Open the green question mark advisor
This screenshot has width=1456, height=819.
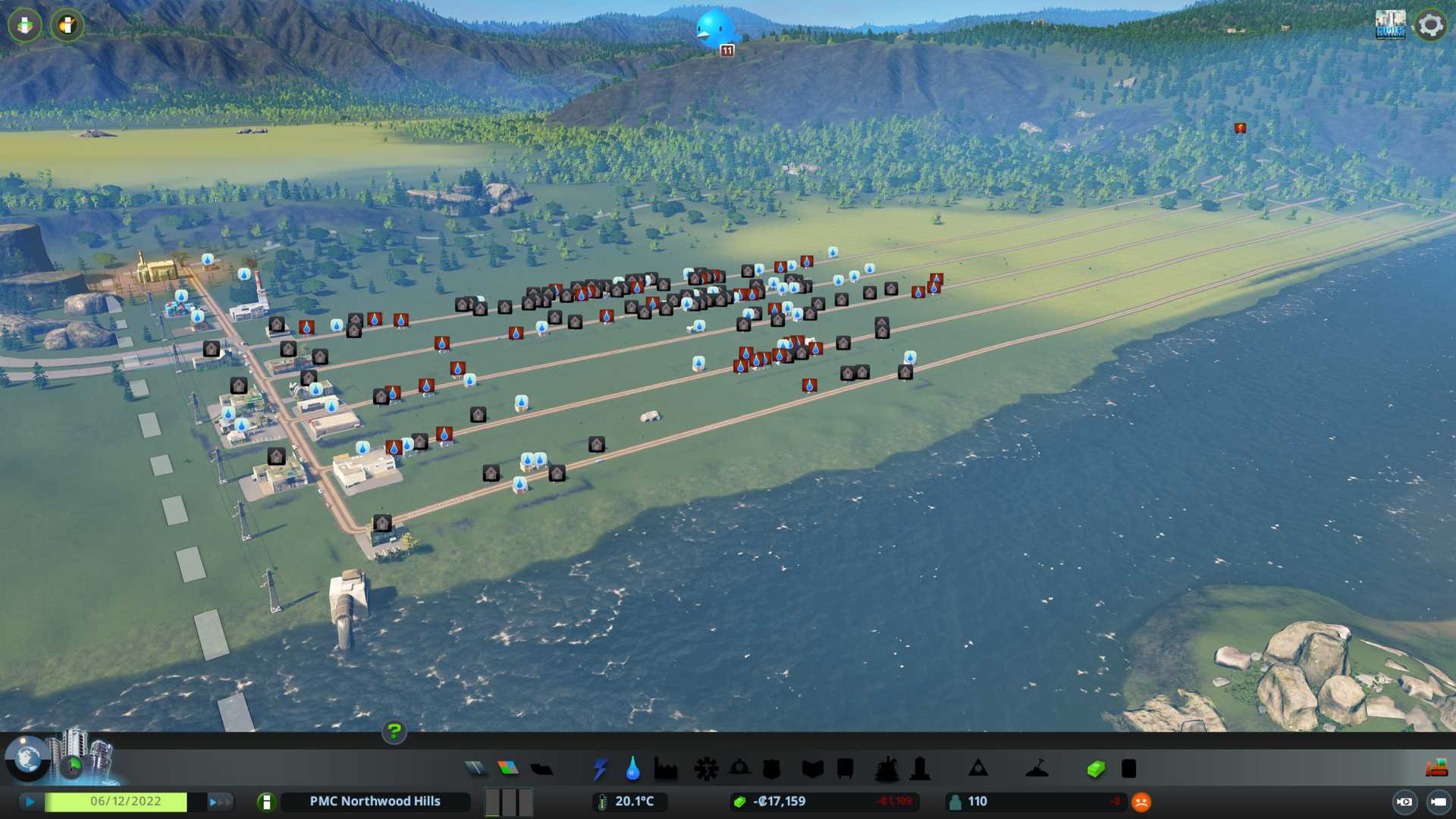point(394,732)
